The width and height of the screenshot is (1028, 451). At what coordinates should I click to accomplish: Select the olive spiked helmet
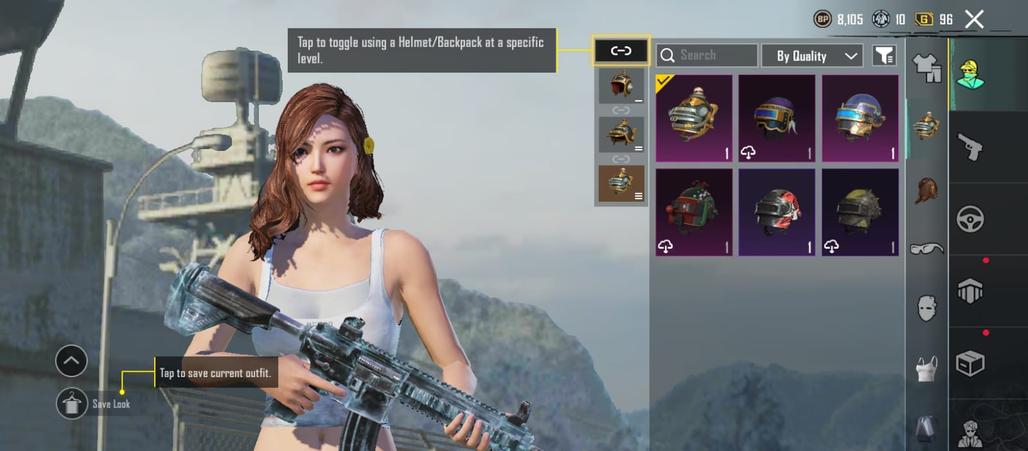[x=860, y=212]
